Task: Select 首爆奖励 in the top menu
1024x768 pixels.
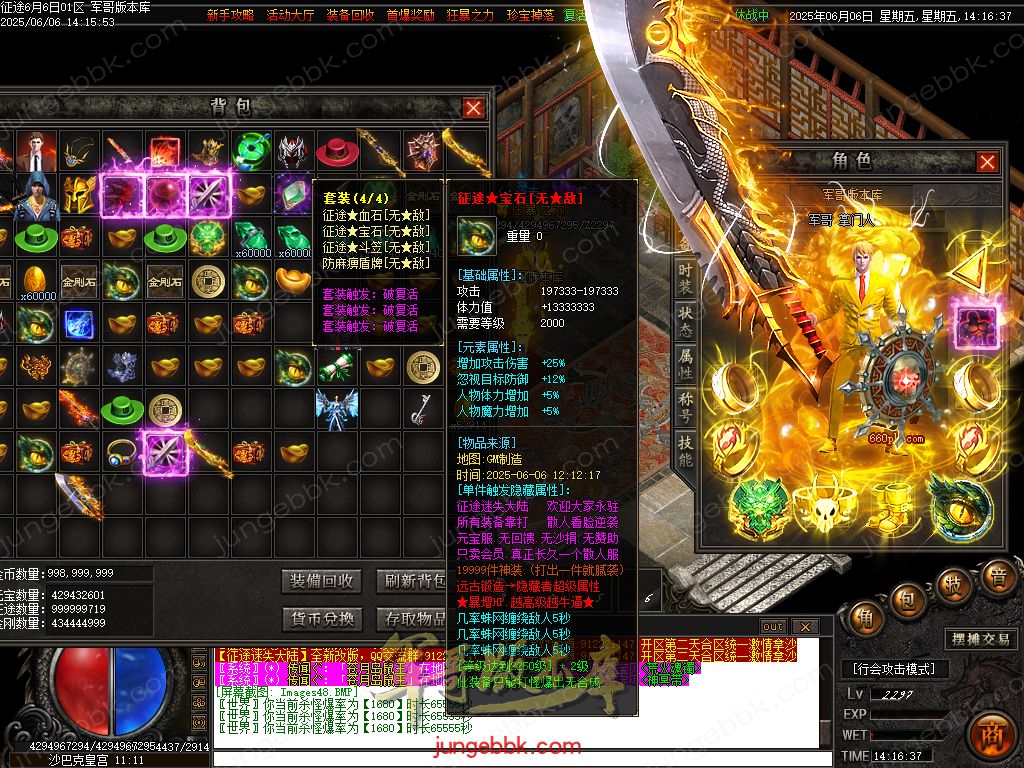Action: click(410, 16)
